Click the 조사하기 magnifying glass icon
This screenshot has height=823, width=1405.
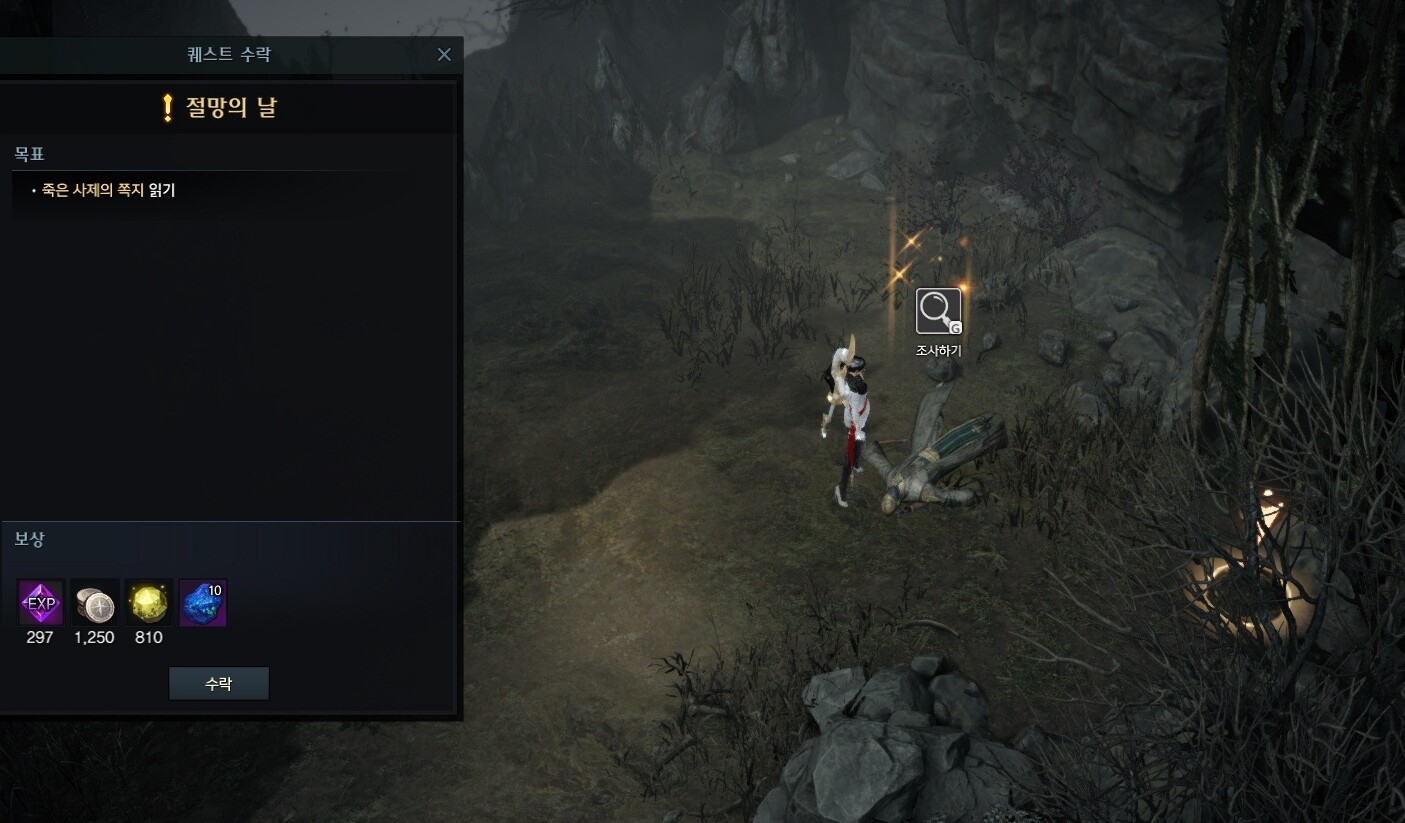pos(937,310)
